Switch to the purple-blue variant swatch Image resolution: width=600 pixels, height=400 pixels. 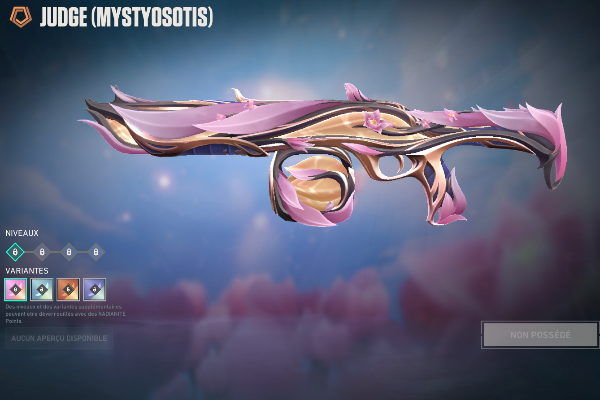[94, 289]
